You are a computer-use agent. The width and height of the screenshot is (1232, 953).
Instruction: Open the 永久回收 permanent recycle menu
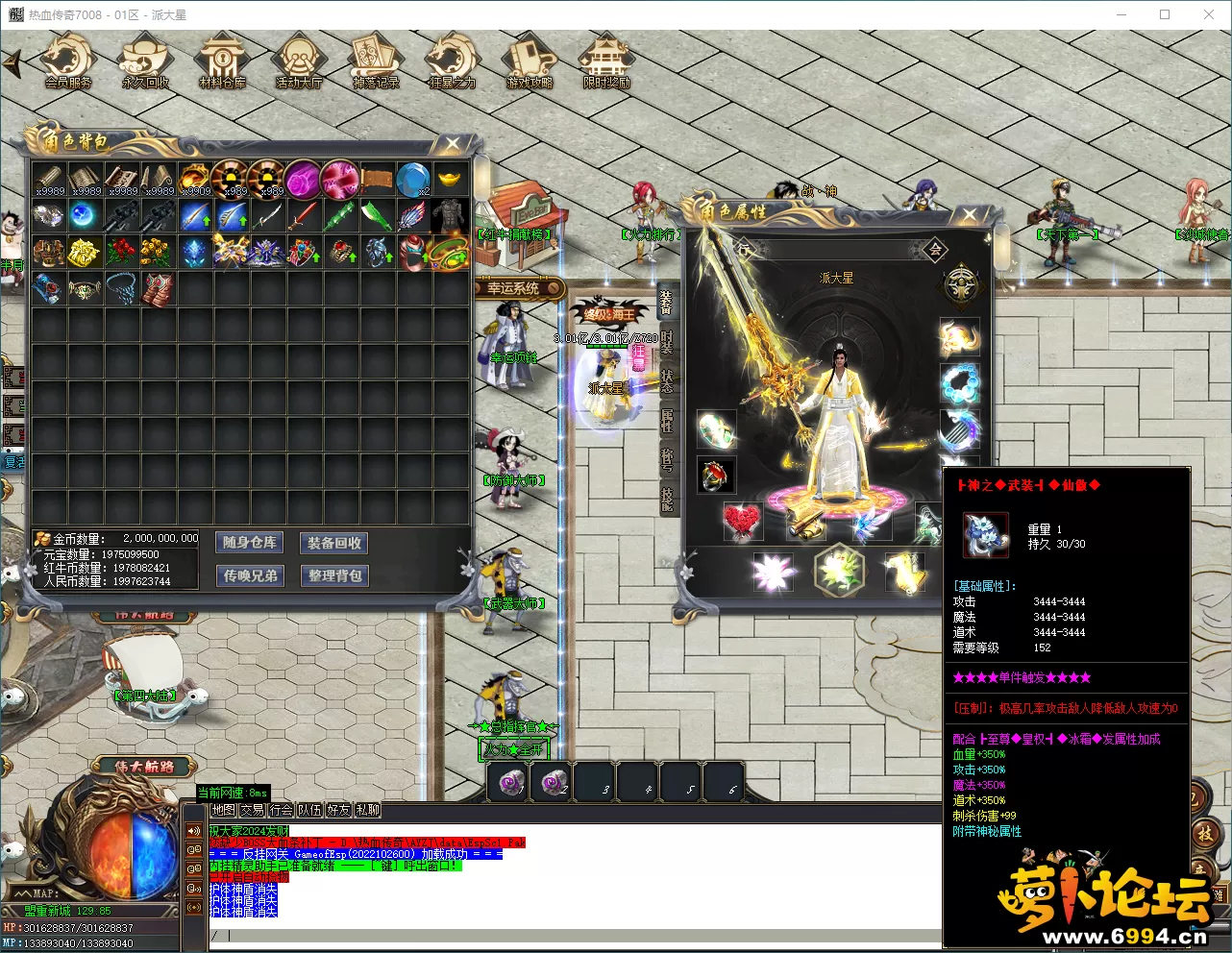(x=145, y=61)
